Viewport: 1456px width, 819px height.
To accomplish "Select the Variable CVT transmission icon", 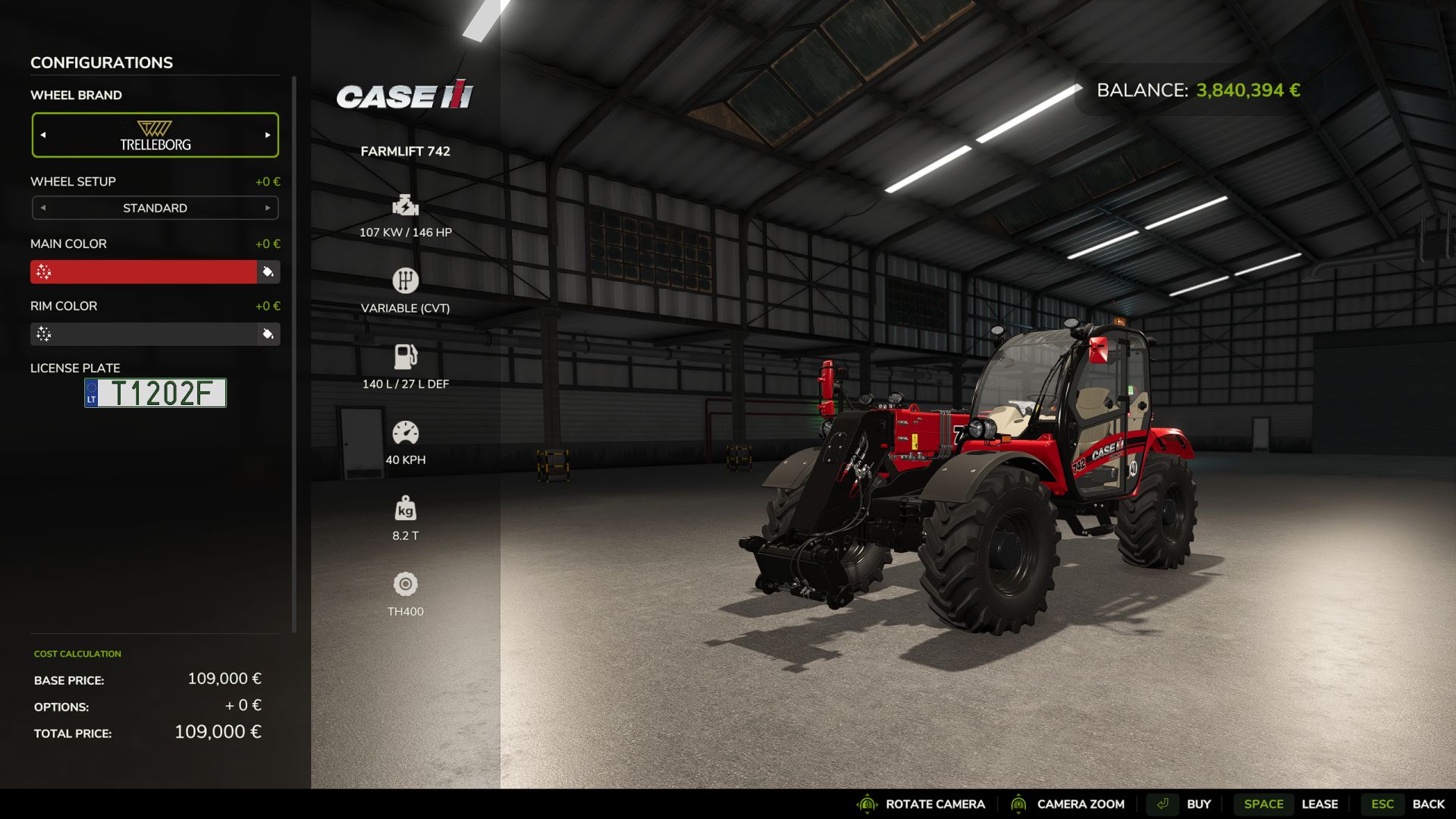I will 406,281.
